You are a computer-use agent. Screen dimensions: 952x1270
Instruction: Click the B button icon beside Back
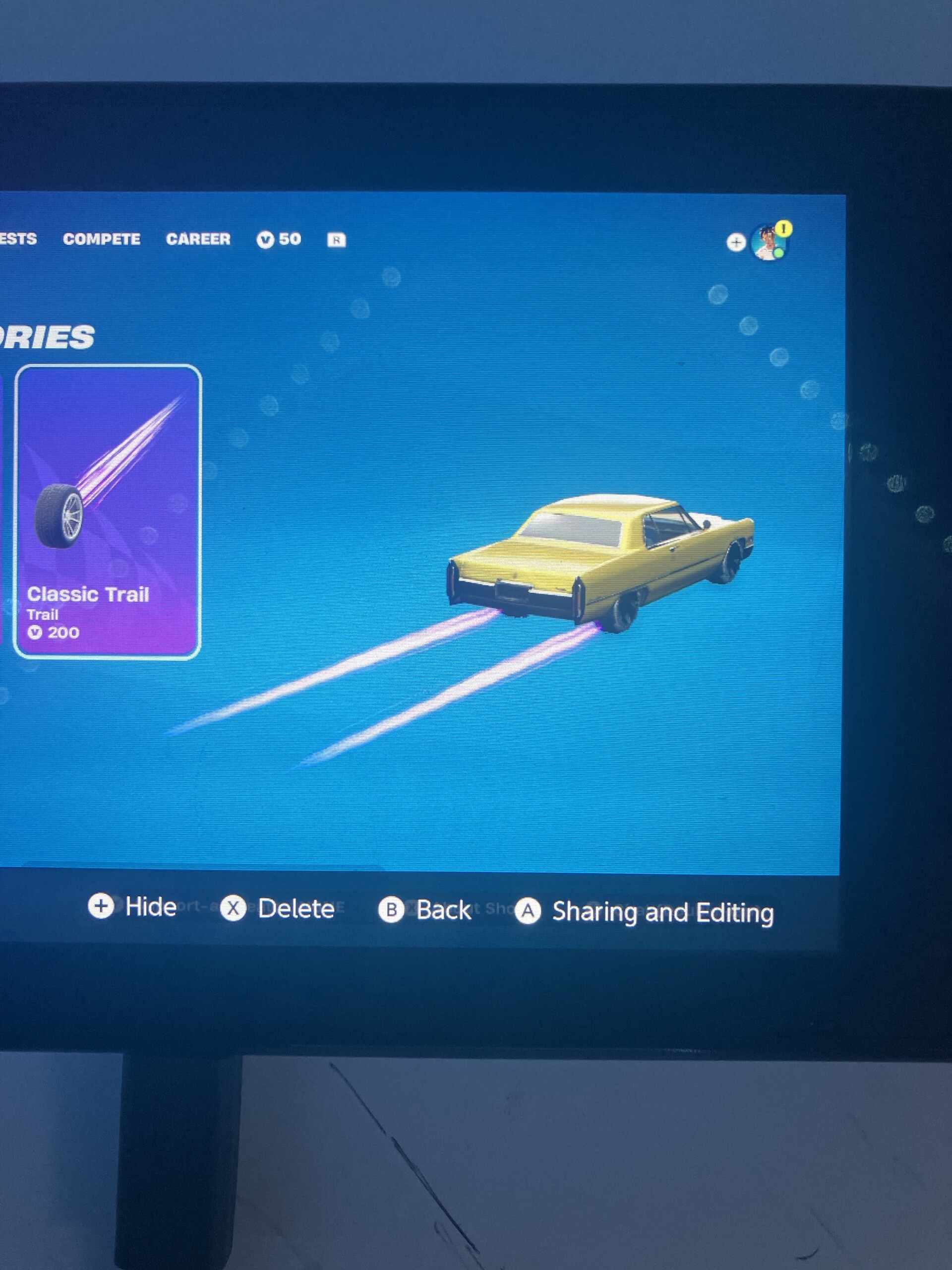(x=393, y=910)
